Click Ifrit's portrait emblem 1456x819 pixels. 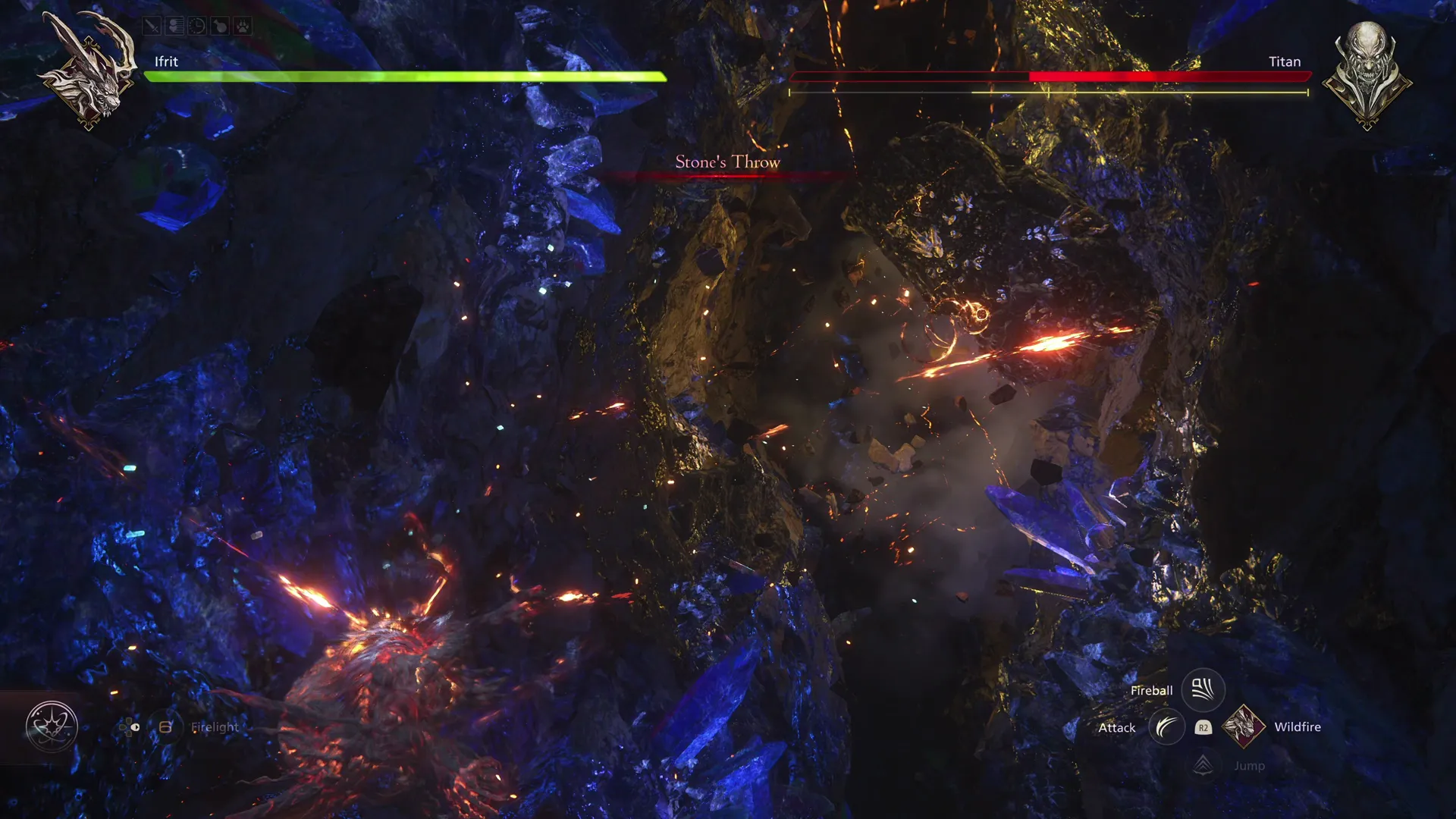coord(89,74)
